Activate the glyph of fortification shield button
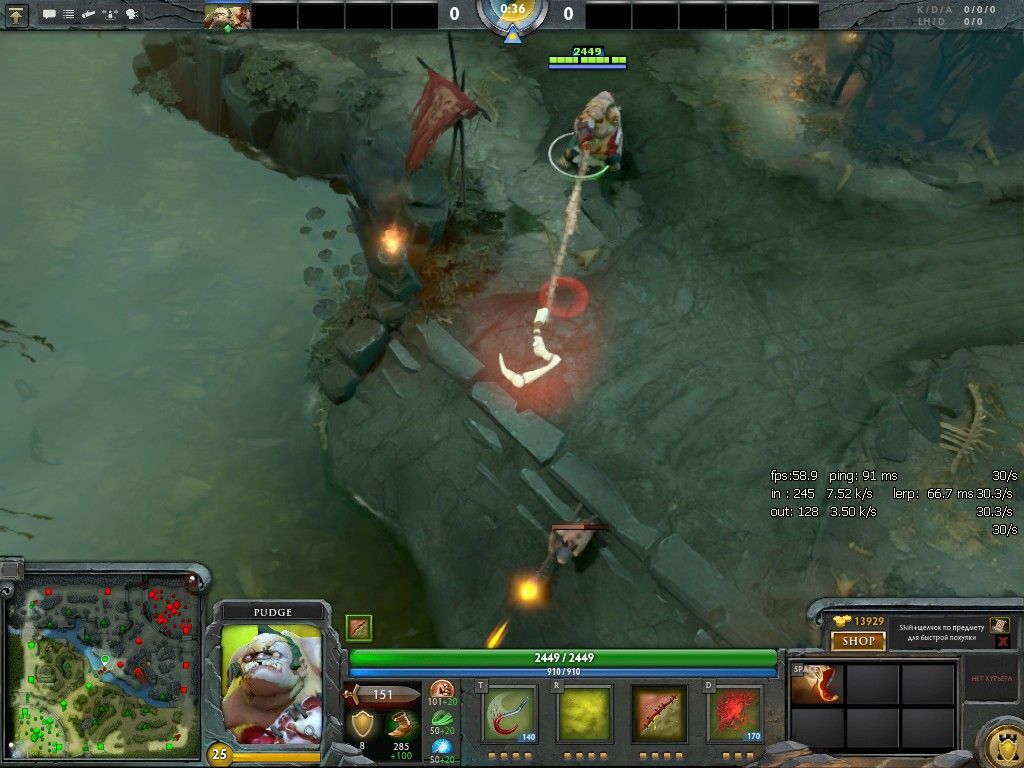1024x768 pixels. (998, 743)
